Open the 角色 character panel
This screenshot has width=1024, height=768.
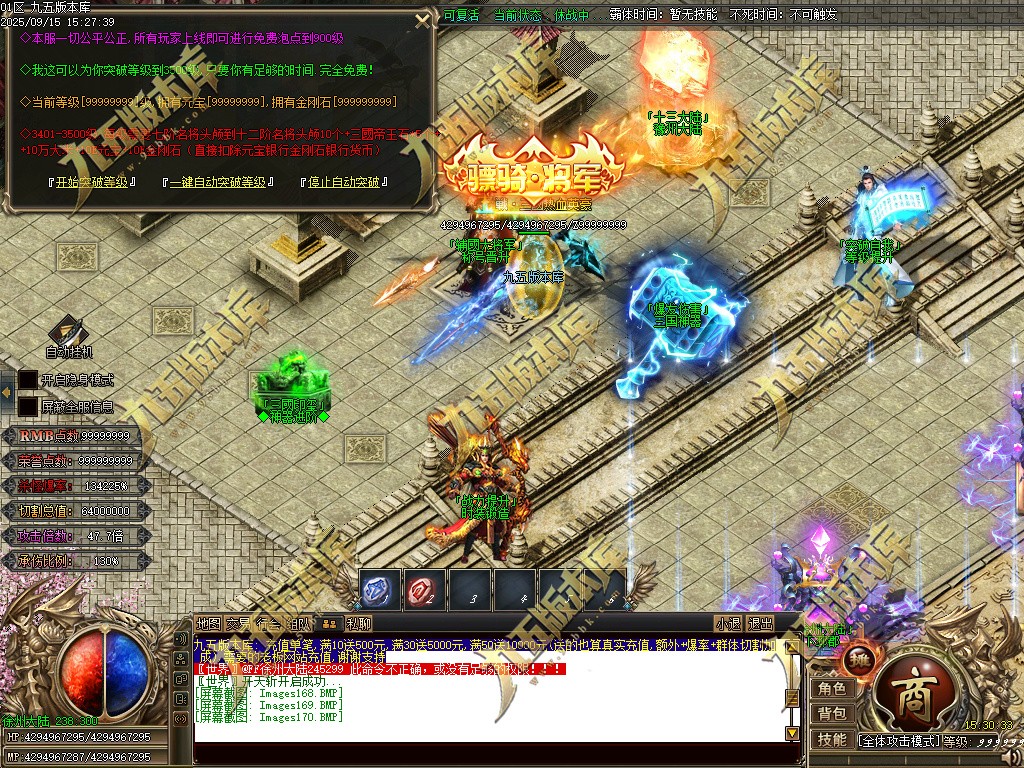pos(832,689)
